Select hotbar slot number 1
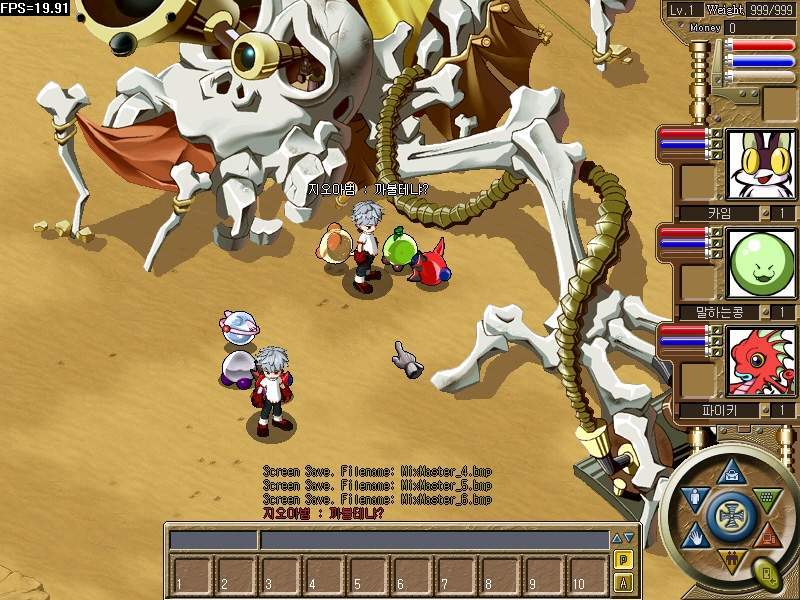The width and height of the screenshot is (800, 600). [x=190, y=574]
